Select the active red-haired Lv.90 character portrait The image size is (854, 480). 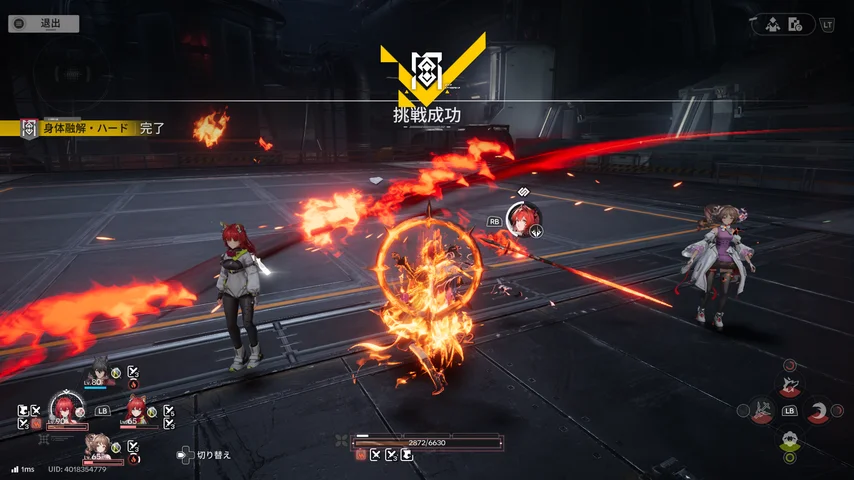[x=66, y=407]
